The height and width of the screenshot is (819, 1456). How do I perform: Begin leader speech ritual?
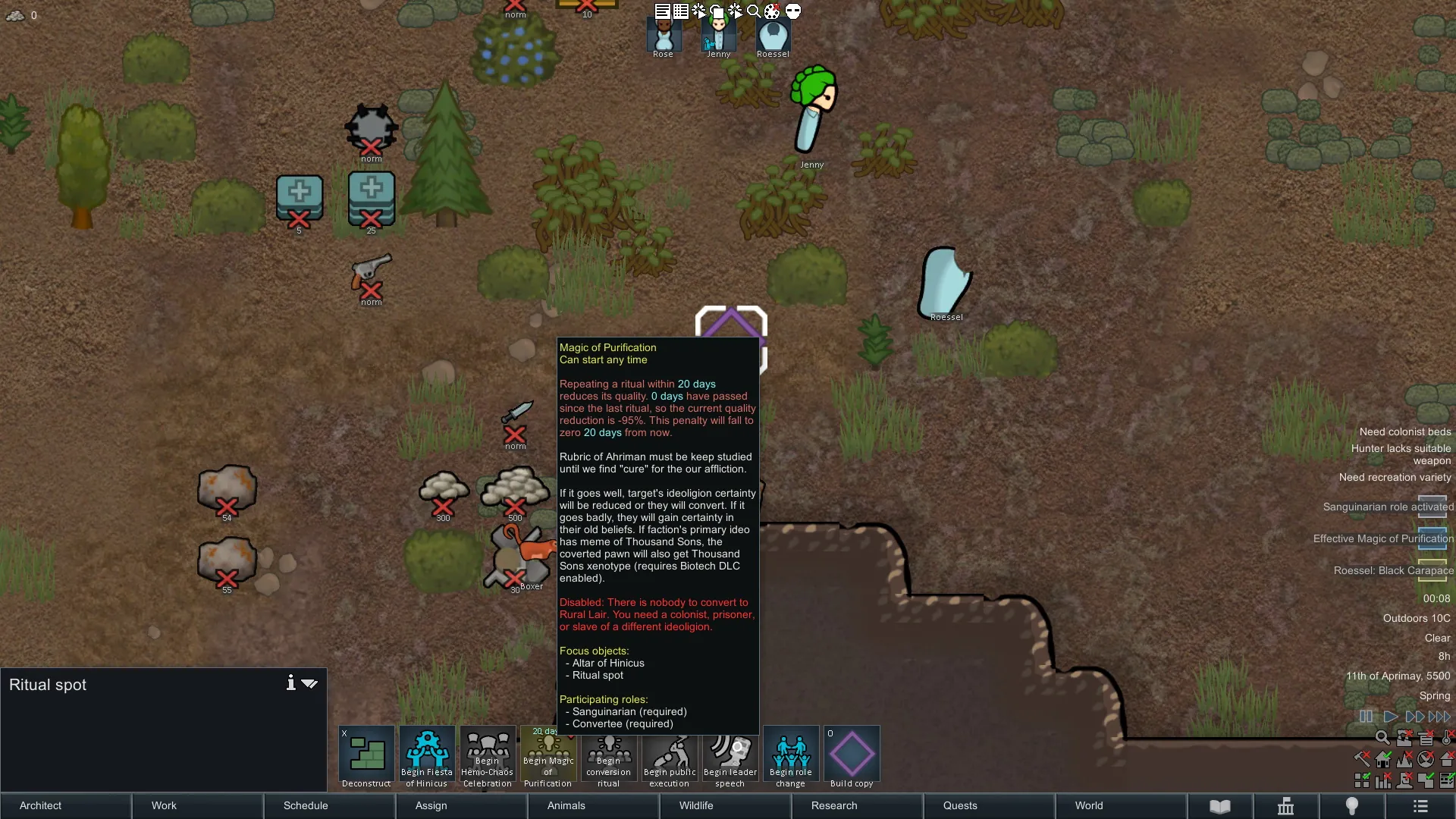tap(730, 757)
